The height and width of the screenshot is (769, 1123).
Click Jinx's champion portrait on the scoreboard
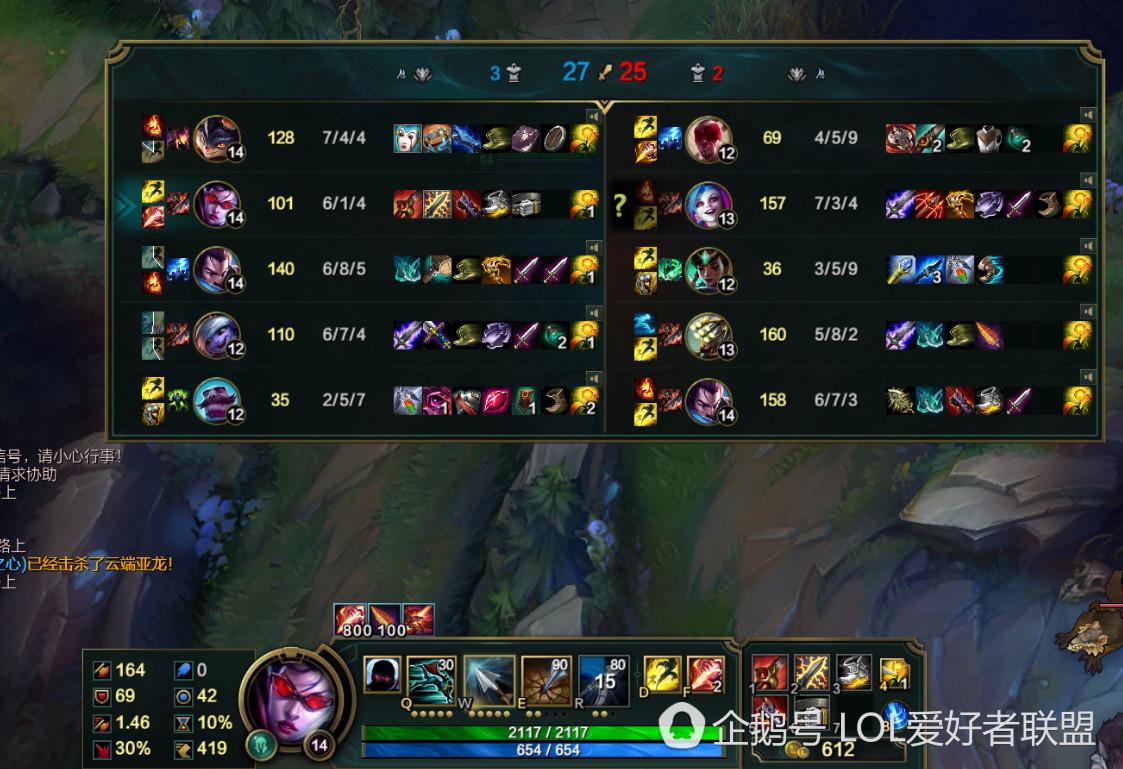point(710,204)
